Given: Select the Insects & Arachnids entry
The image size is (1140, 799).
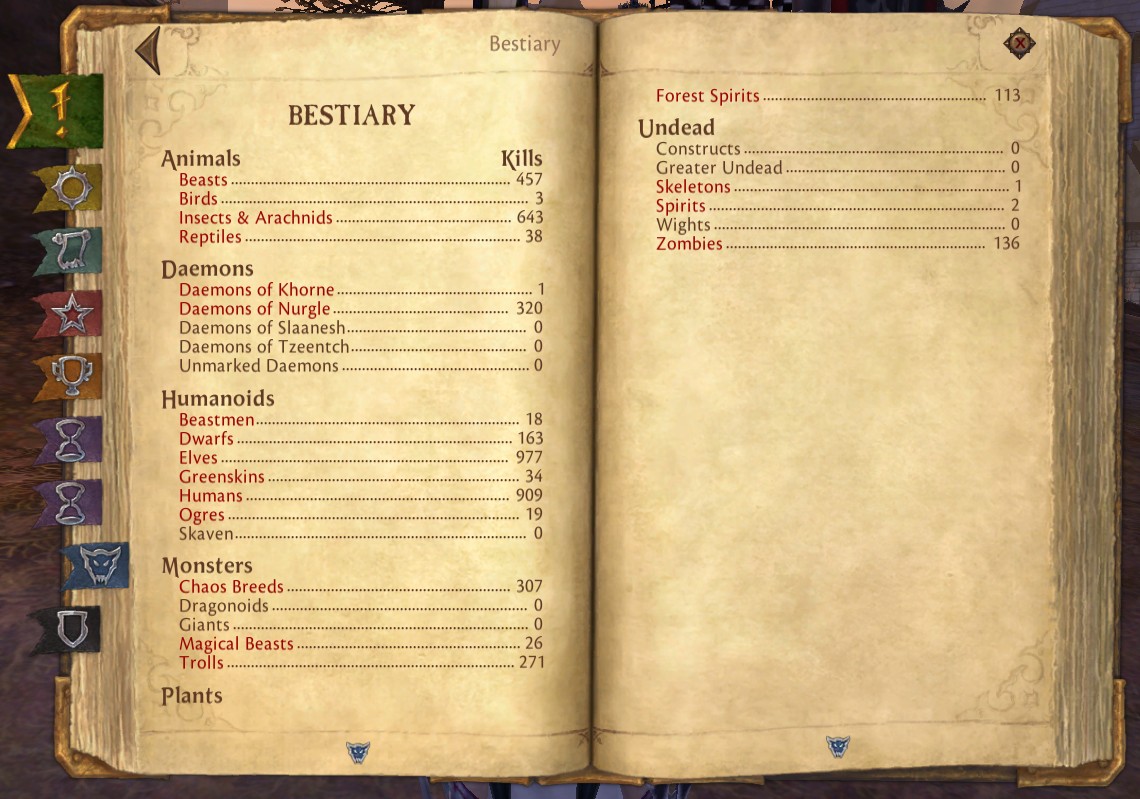Looking at the screenshot, I should pos(255,218).
